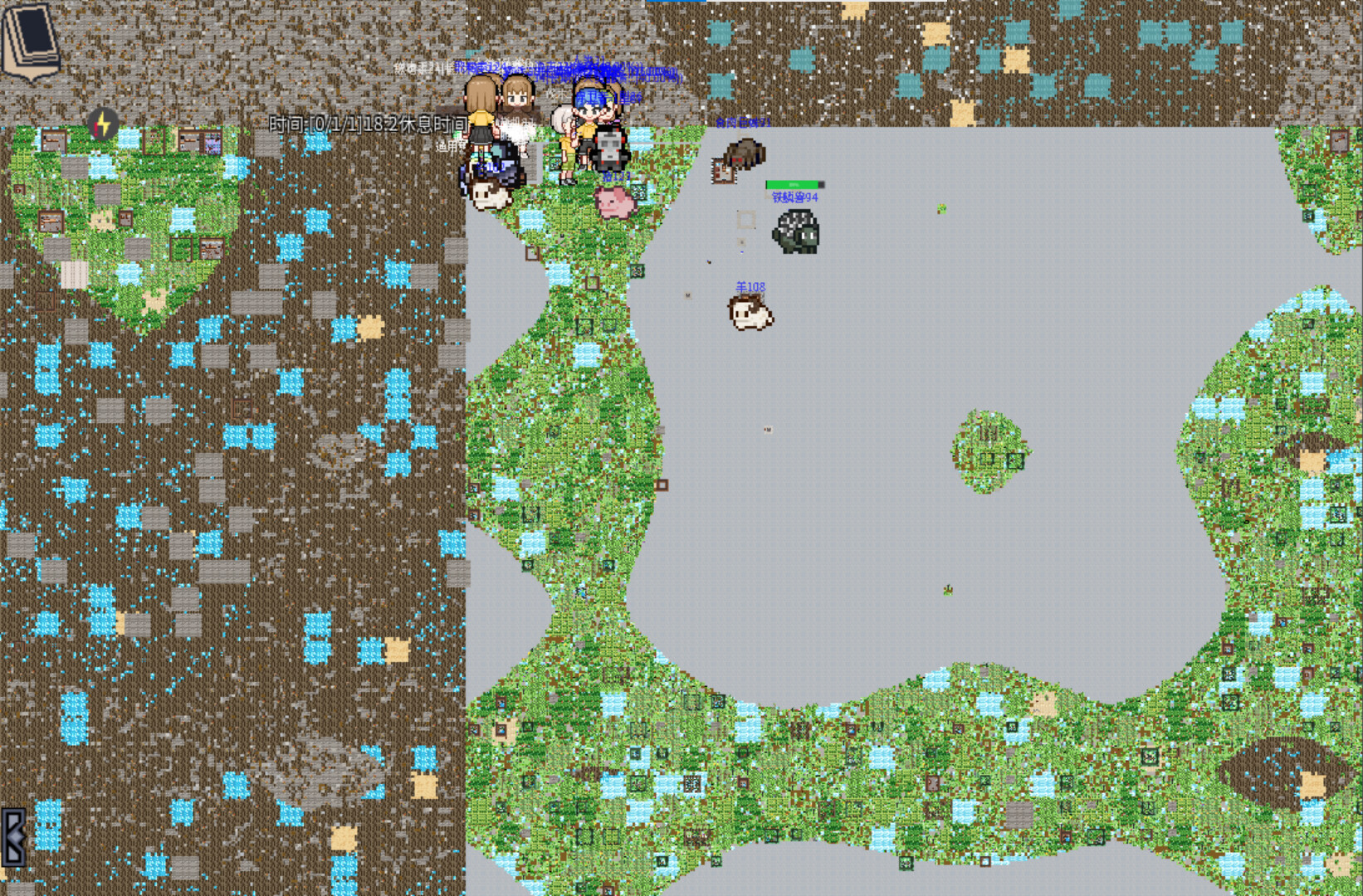Select the gray machine sprite beside the players
This screenshot has height=896, width=1363.
click(x=608, y=149)
